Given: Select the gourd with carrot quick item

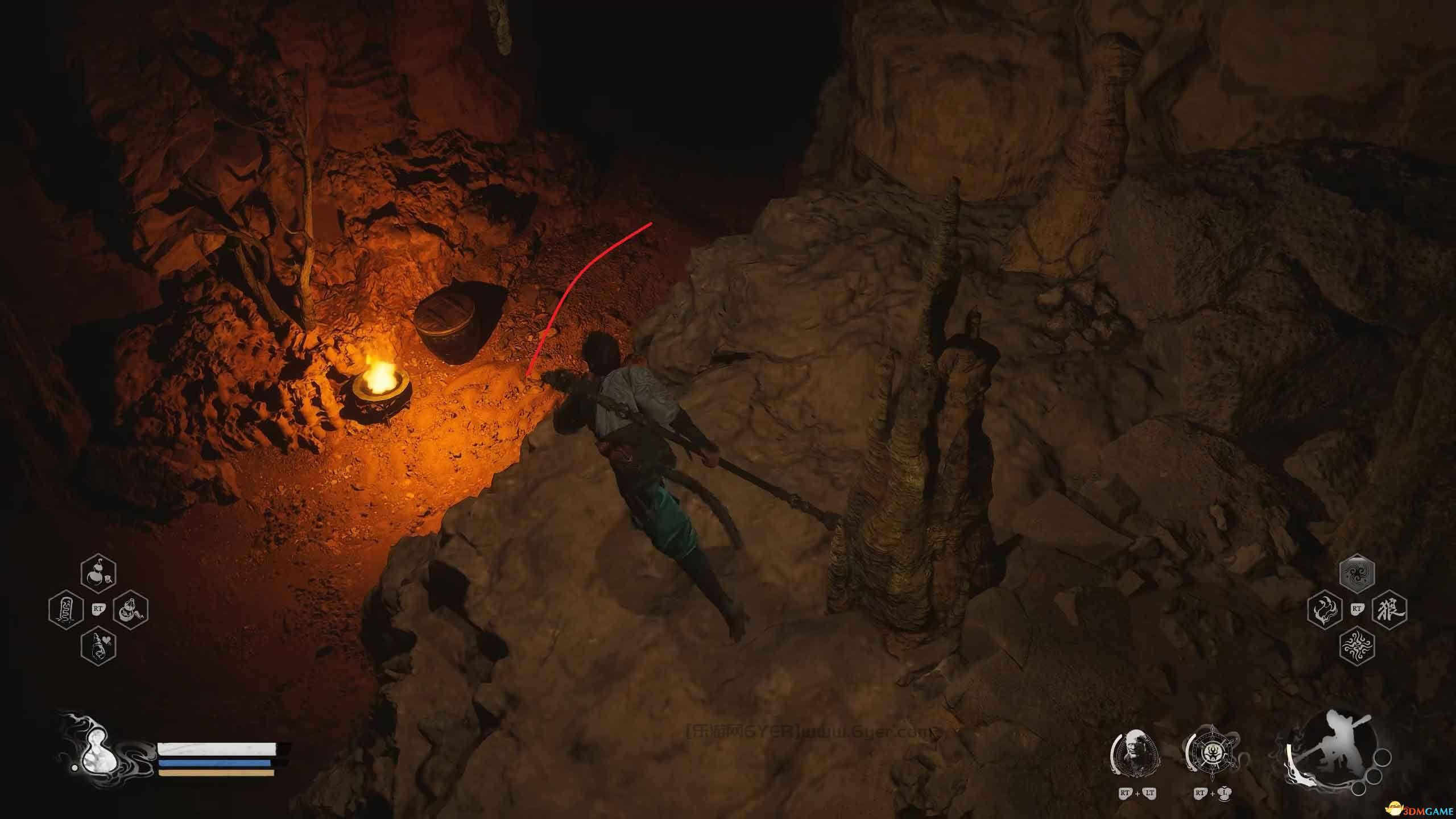Looking at the screenshot, I should point(131,610).
